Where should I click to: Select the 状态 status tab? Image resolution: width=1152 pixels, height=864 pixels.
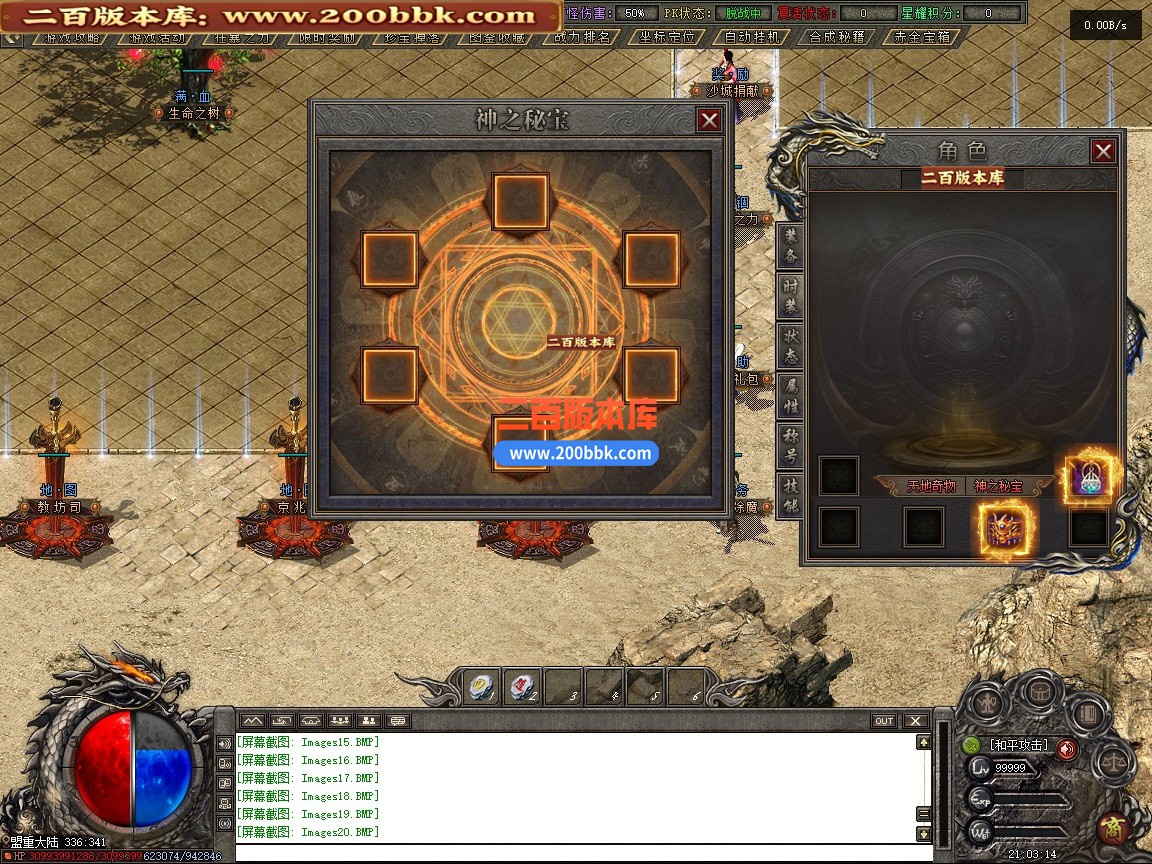point(791,346)
